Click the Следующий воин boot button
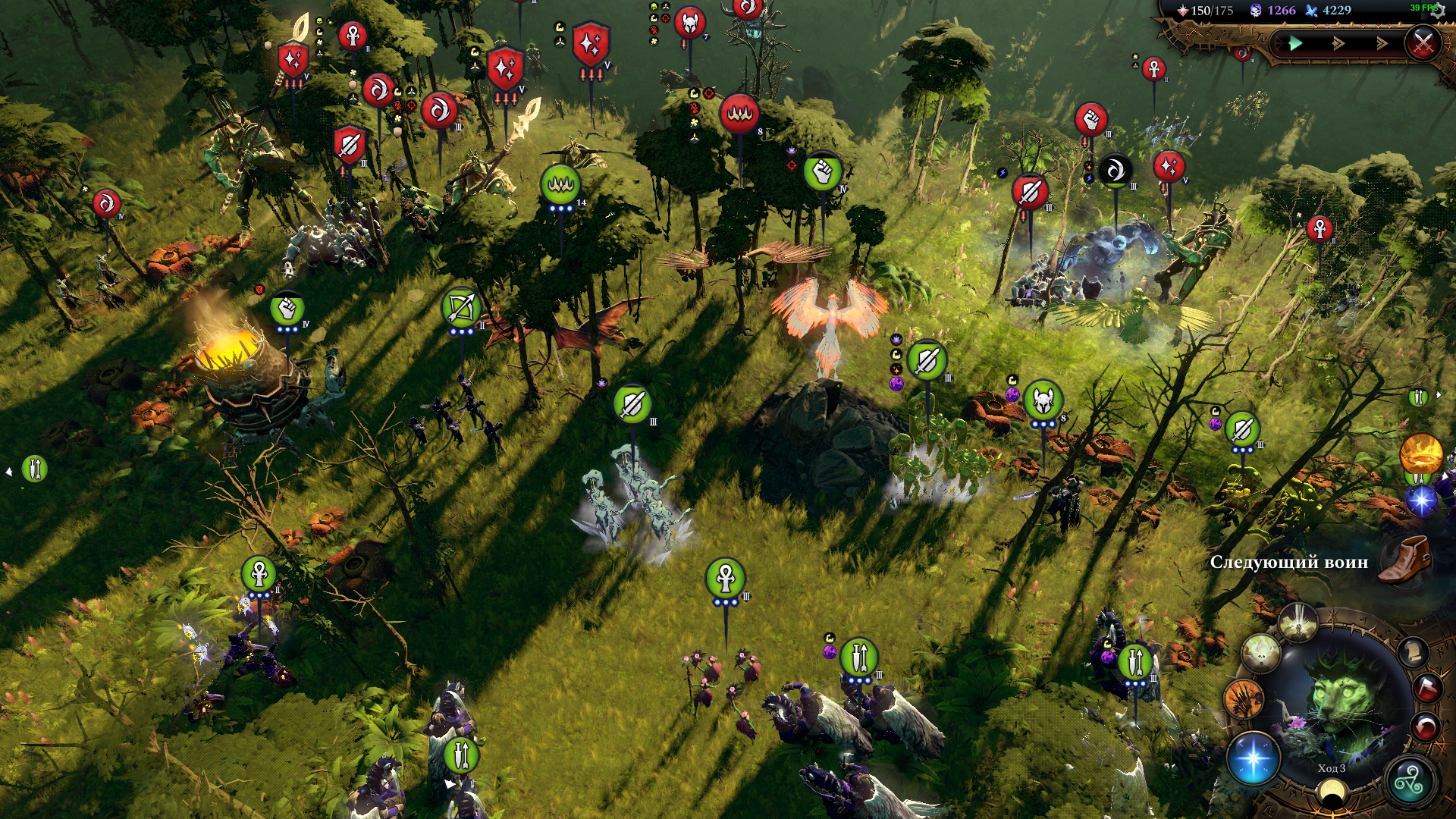Screen dimensions: 1456x819 pyautogui.click(x=1404, y=560)
